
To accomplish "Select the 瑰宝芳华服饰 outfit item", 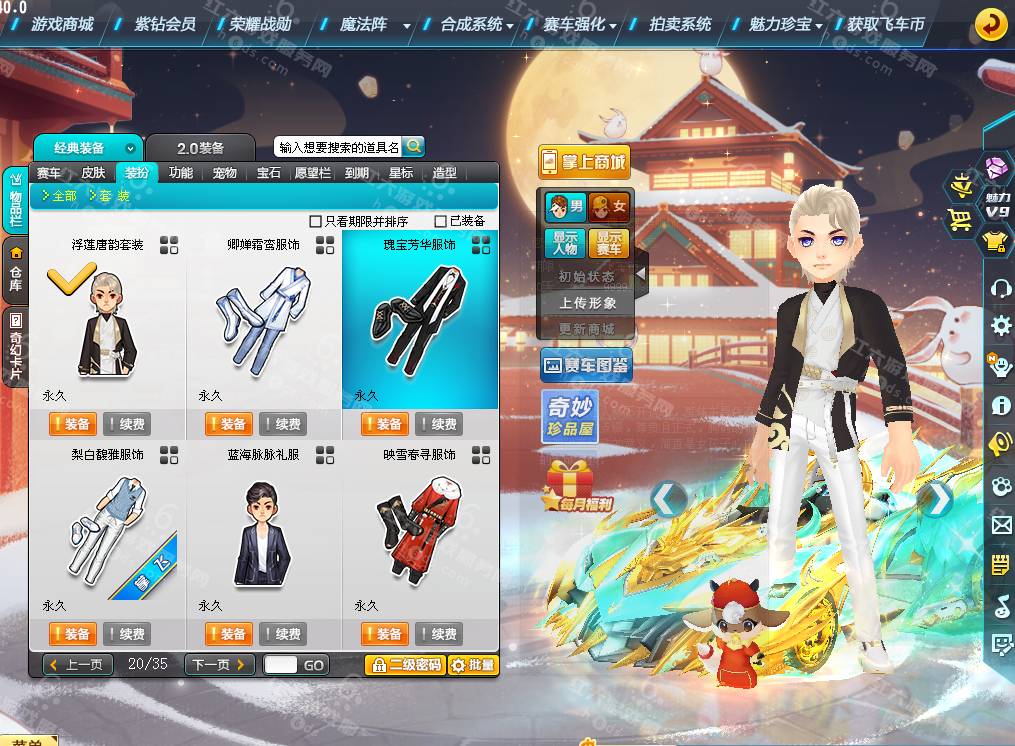I will 419,320.
